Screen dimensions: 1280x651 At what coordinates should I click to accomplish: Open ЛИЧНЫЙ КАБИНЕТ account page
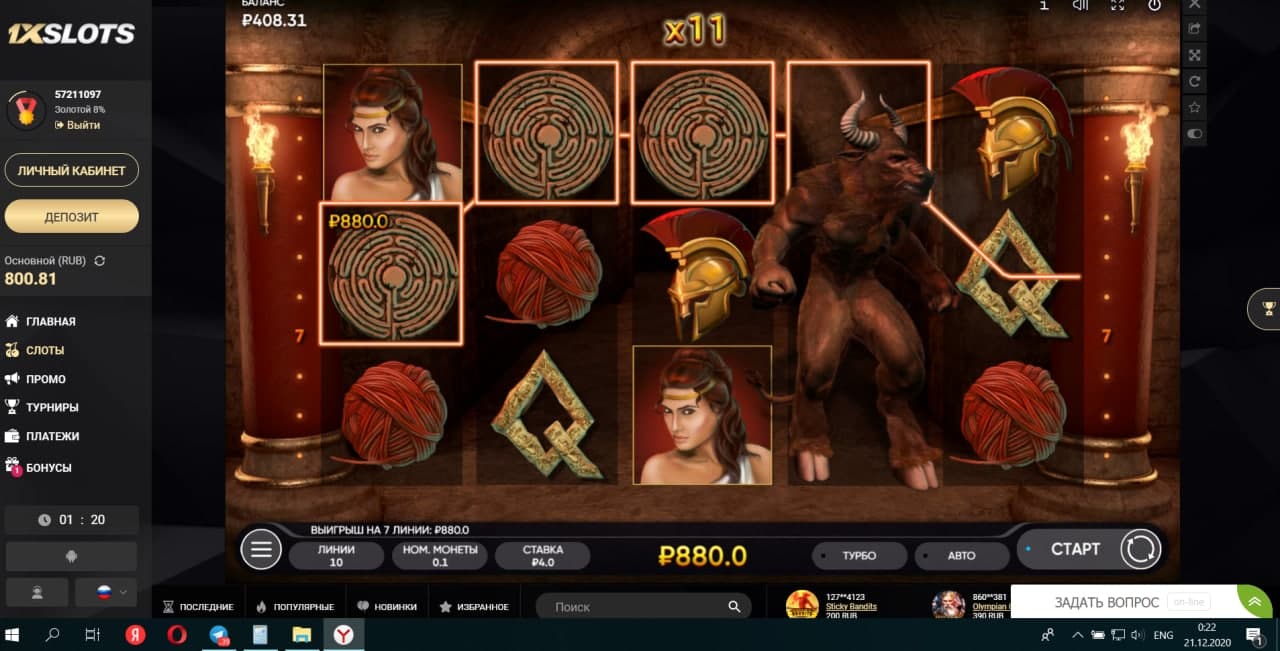72,170
